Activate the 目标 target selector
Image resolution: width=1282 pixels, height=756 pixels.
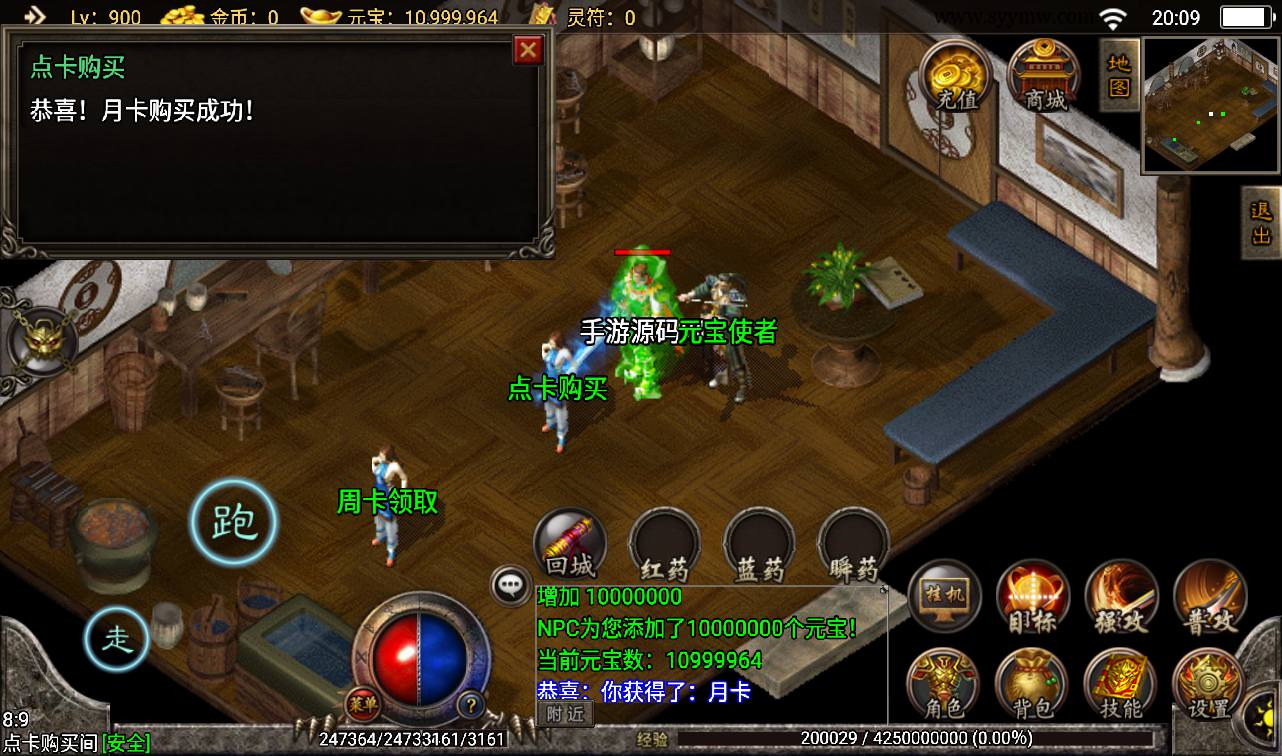1033,597
